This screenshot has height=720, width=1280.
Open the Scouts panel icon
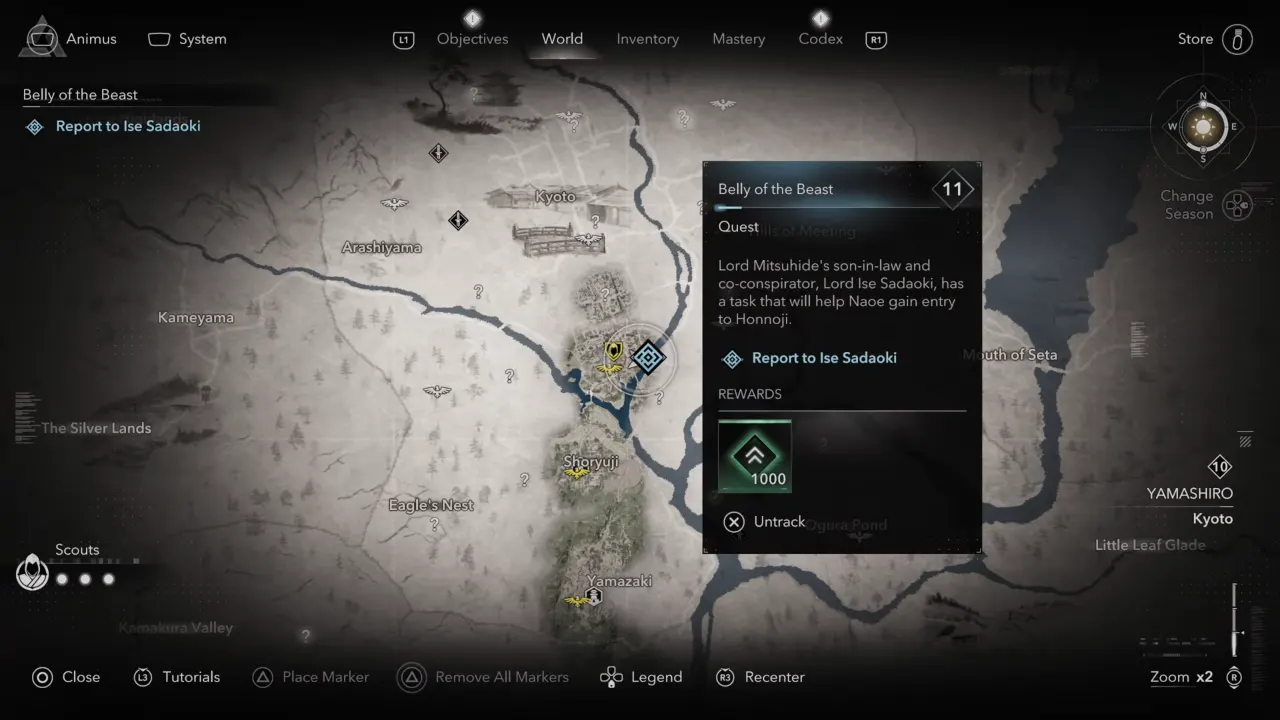click(32, 572)
